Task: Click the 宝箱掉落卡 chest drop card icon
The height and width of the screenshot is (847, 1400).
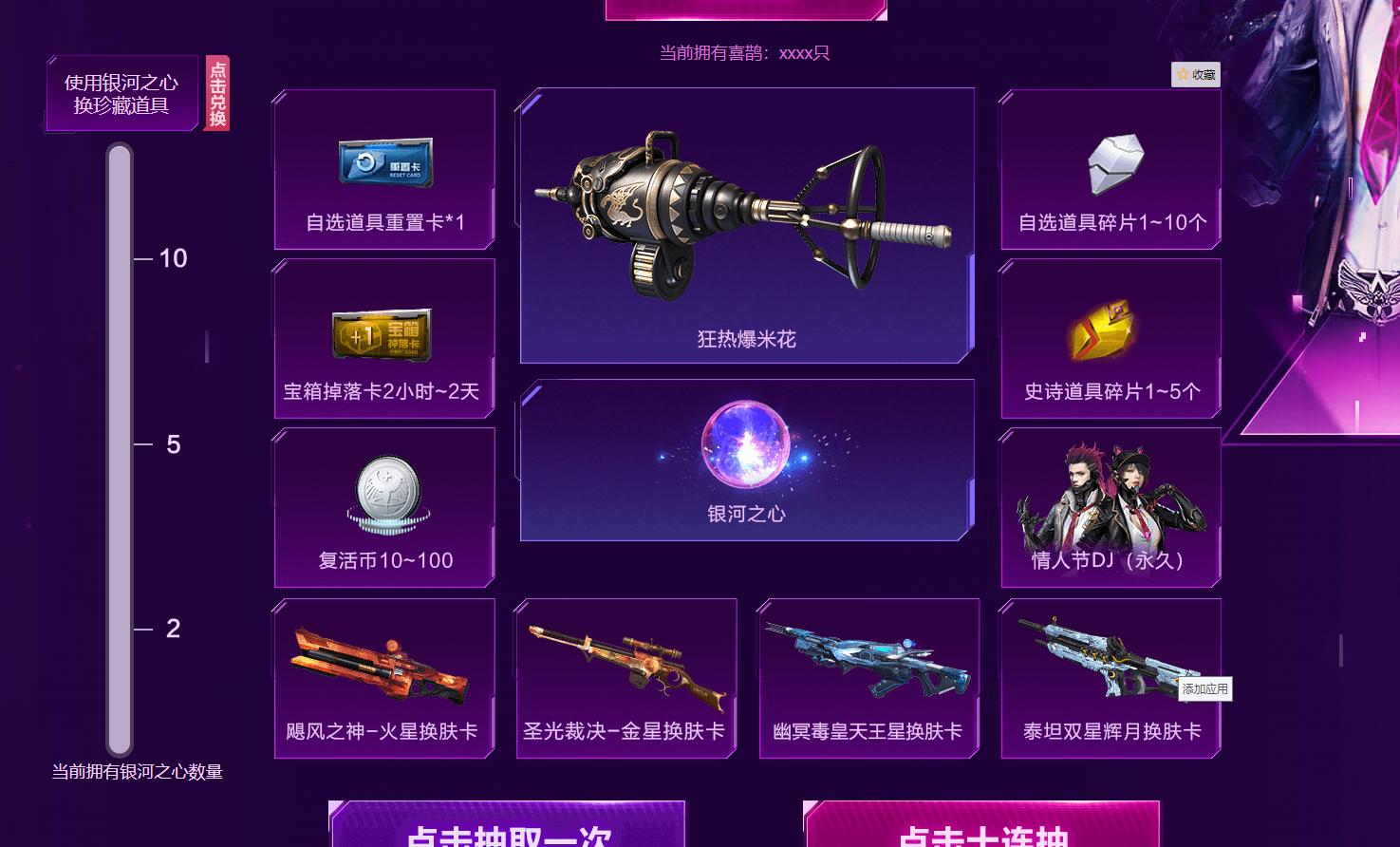Action: (383, 334)
